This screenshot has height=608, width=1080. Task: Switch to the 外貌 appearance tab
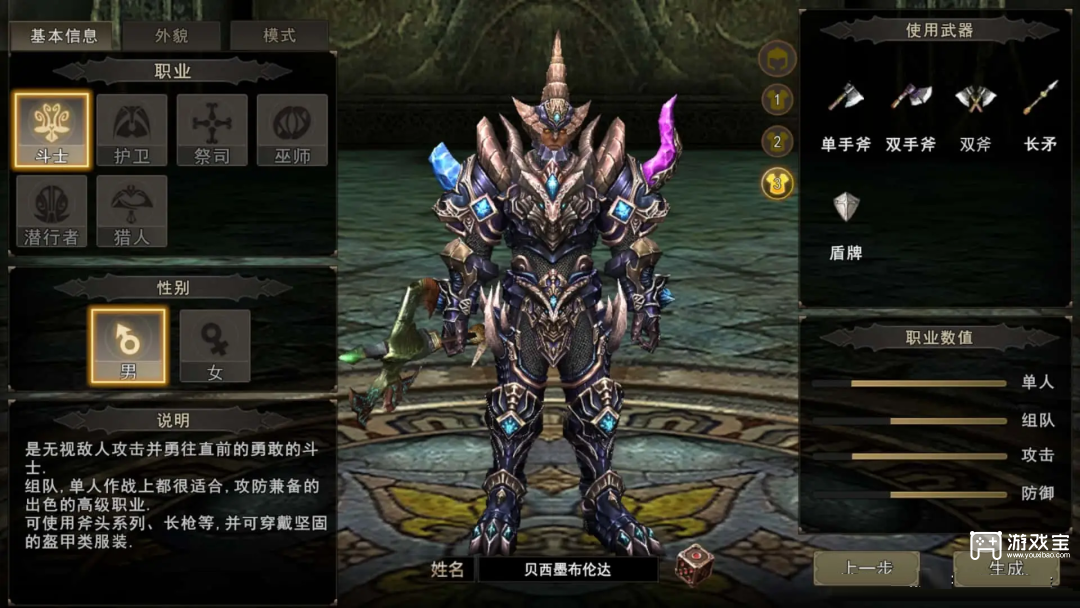[171, 36]
